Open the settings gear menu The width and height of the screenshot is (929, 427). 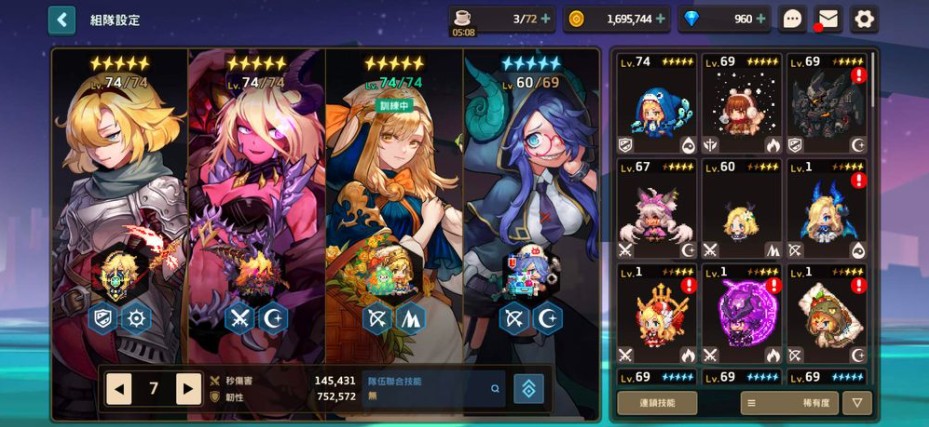click(863, 19)
